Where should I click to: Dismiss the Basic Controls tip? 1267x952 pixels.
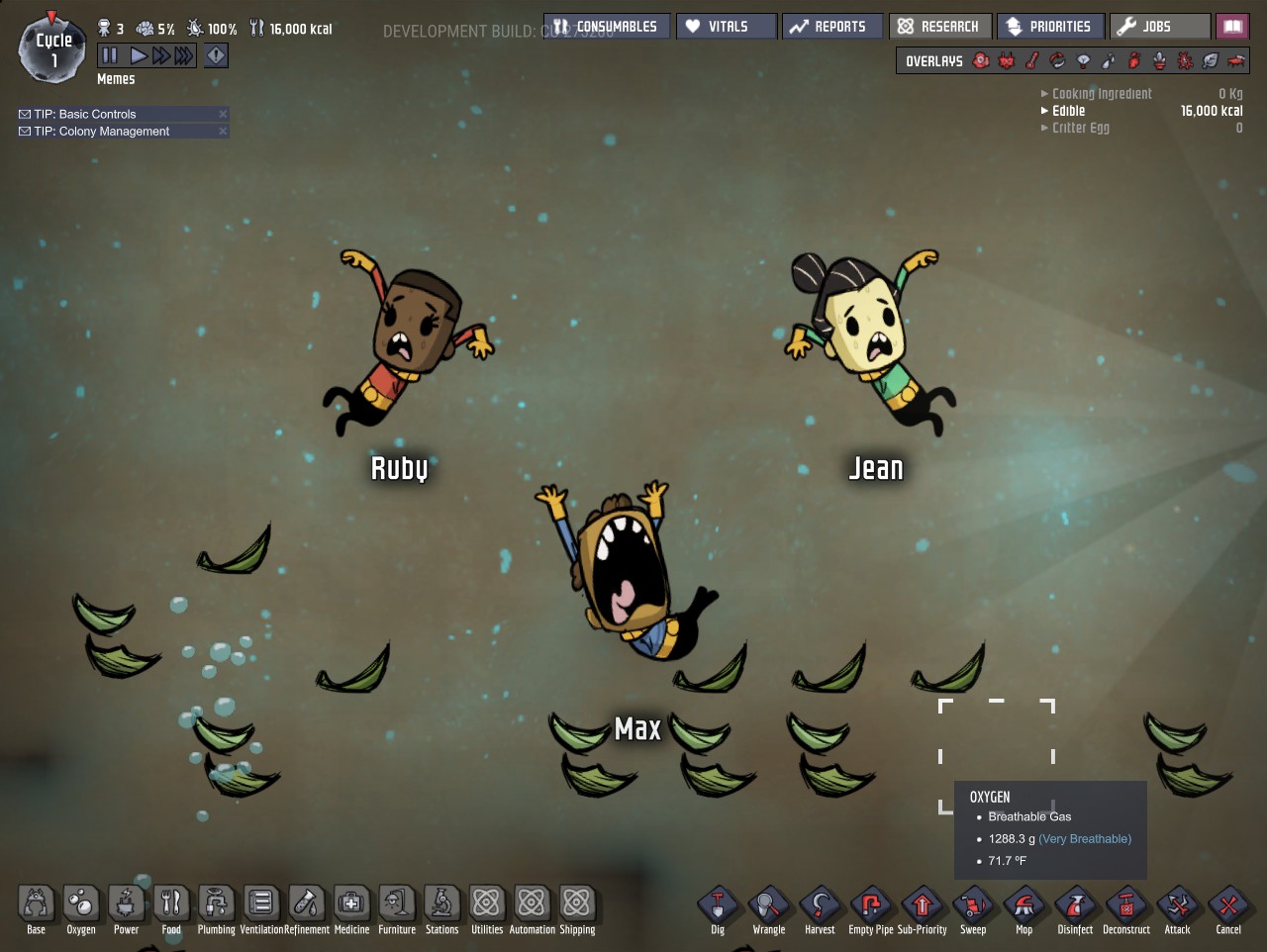point(223,114)
